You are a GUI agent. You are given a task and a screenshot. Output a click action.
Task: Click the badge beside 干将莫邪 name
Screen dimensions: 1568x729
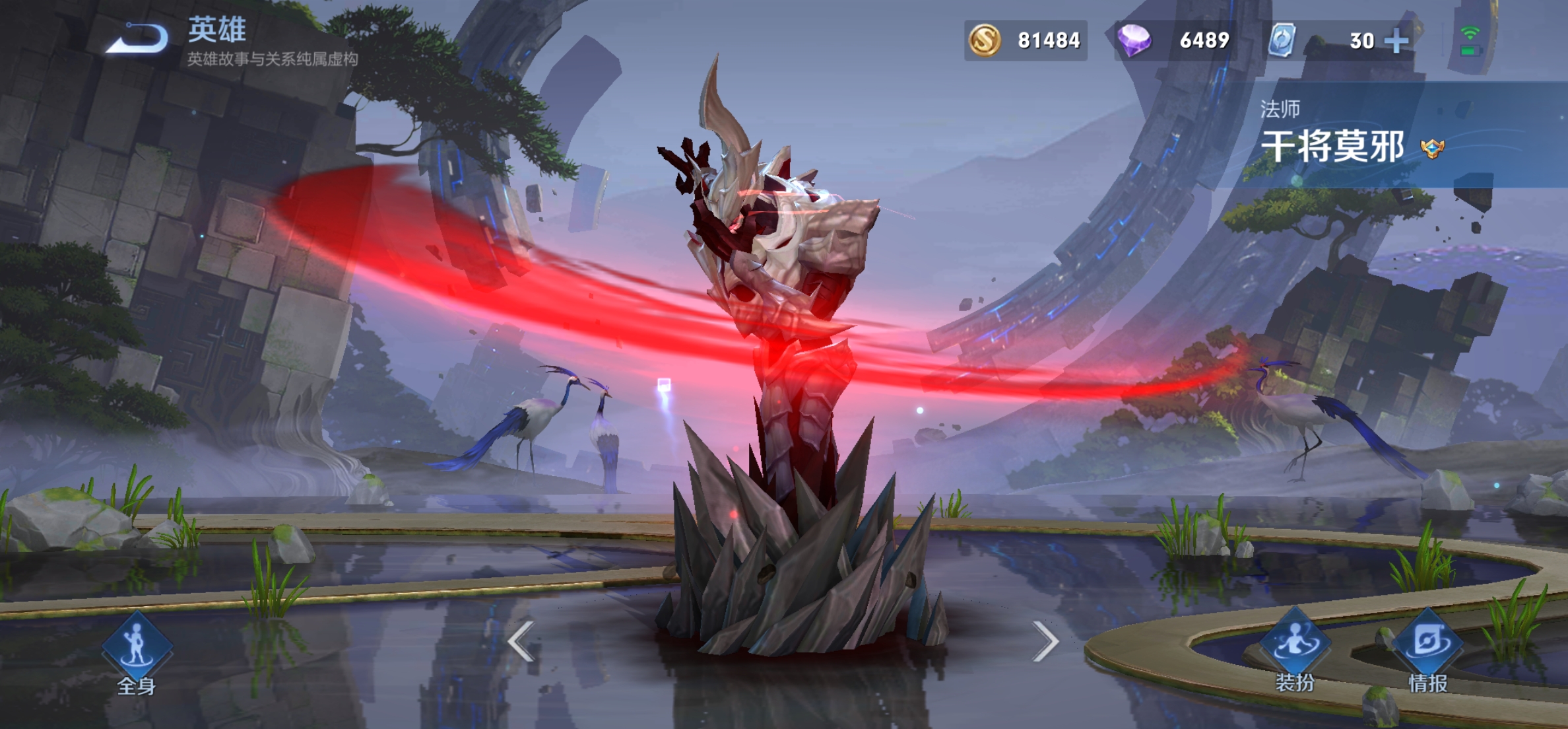1433,148
